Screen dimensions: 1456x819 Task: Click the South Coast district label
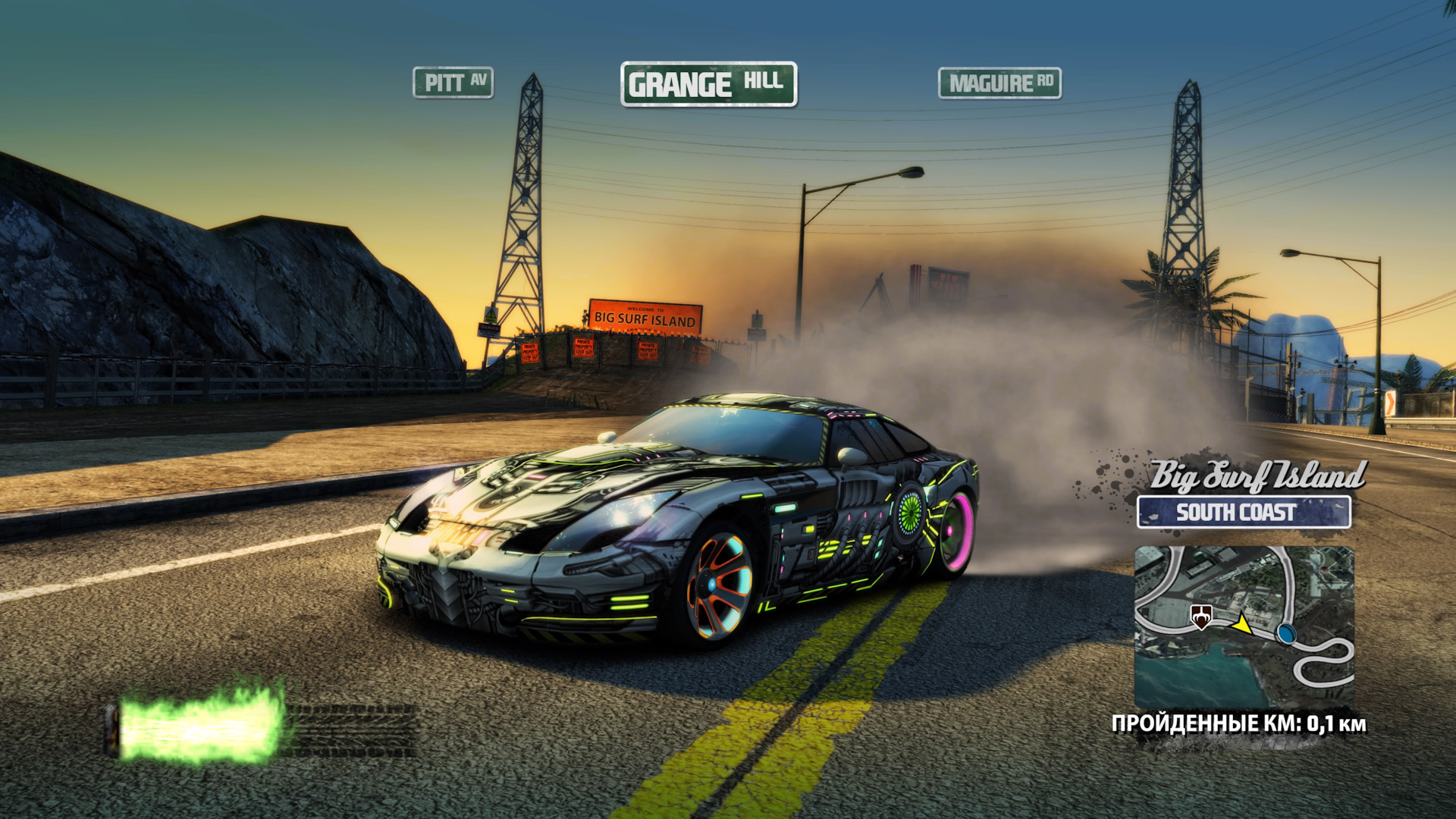[x=1243, y=512]
